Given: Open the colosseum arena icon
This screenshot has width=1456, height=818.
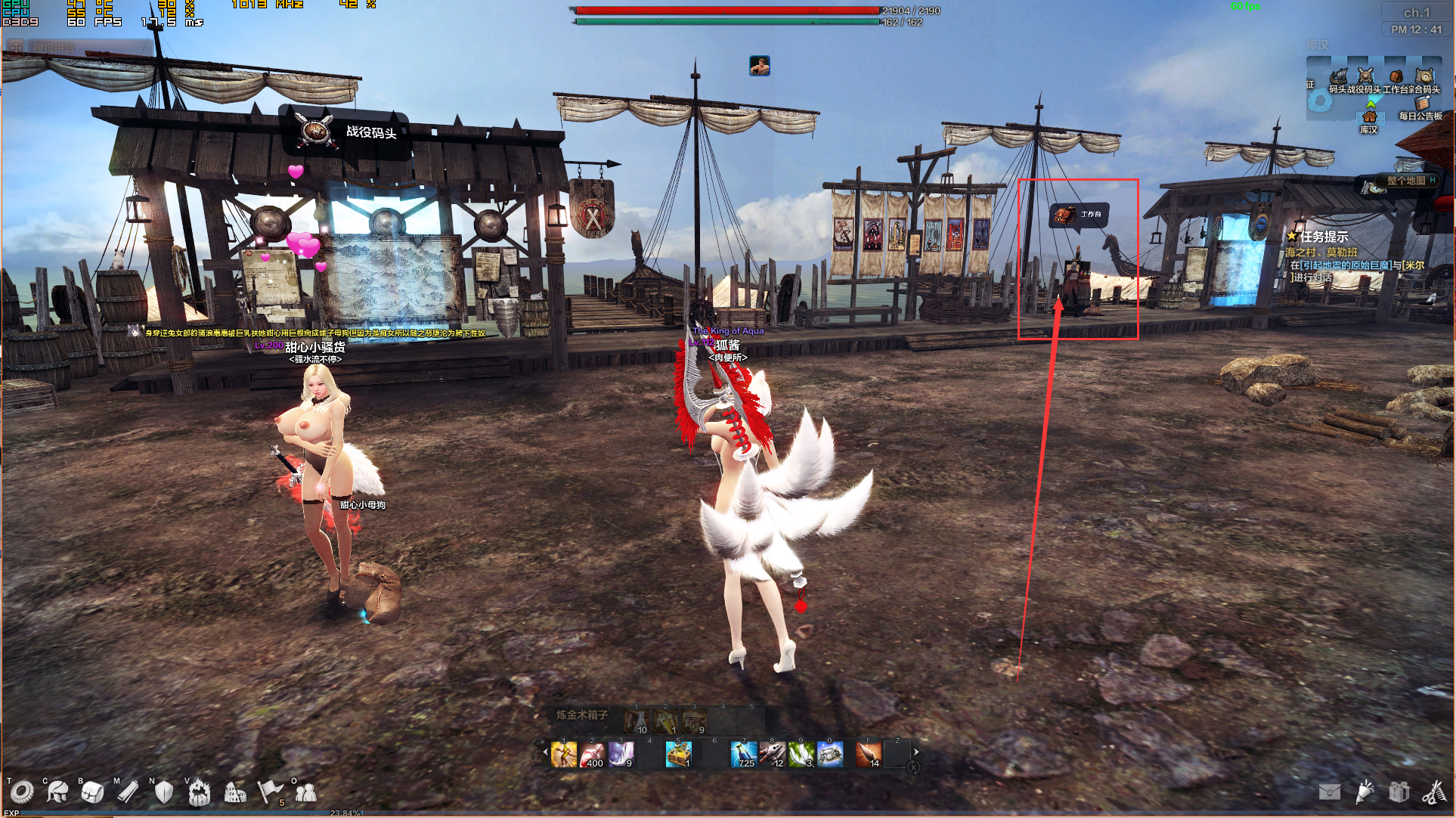Looking at the screenshot, I should 235,792.
